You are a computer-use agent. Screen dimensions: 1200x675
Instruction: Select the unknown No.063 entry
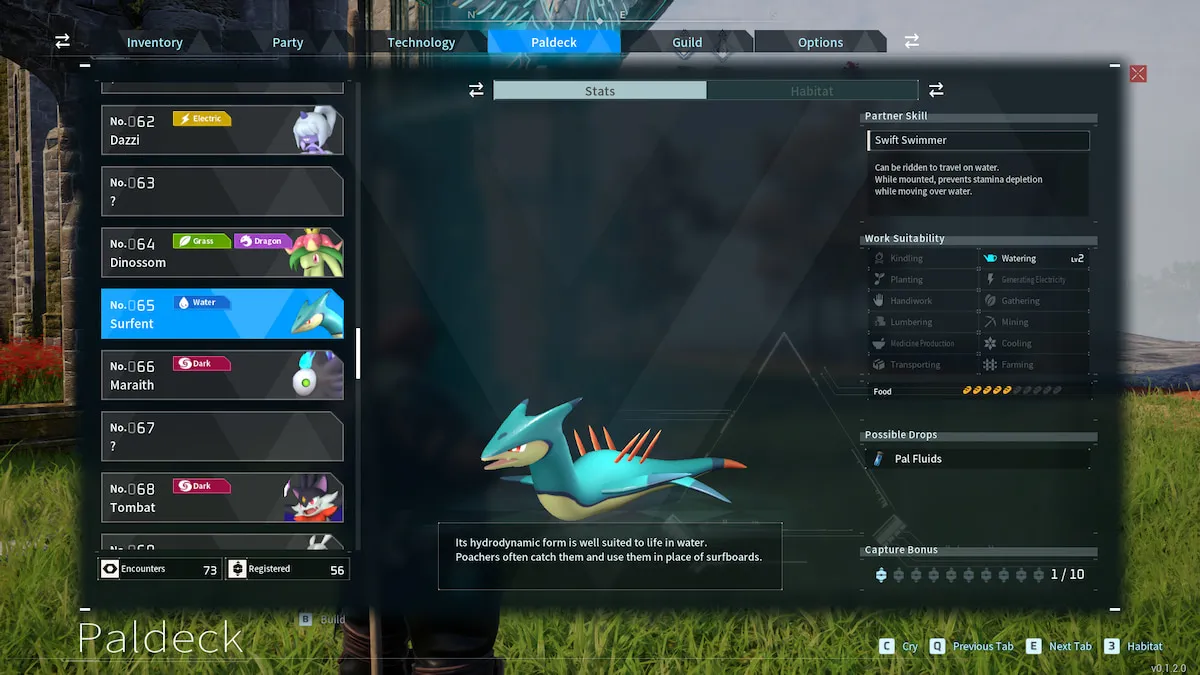(222, 191)
